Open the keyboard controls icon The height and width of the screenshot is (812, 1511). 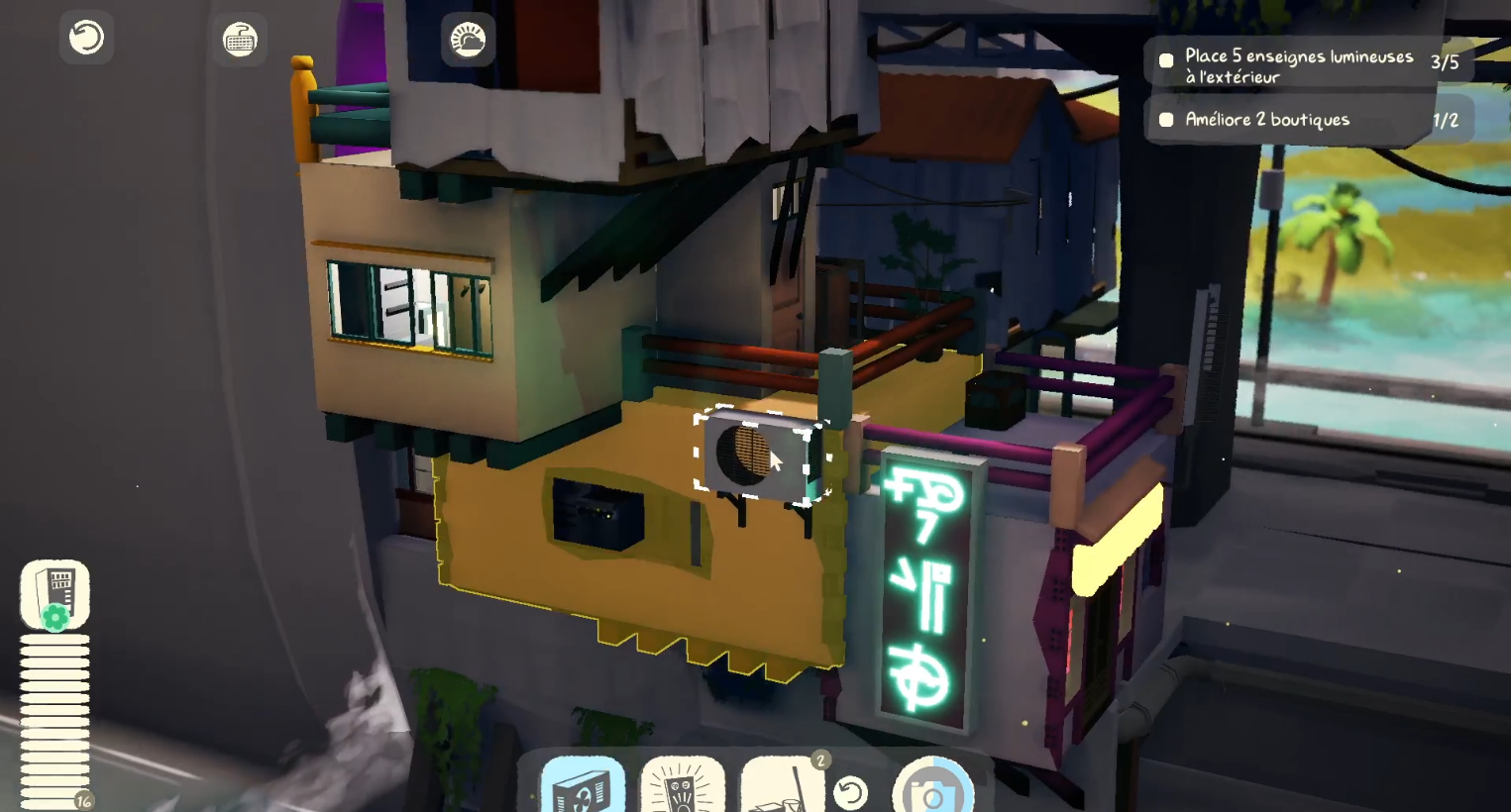click(x=240, y=40)
